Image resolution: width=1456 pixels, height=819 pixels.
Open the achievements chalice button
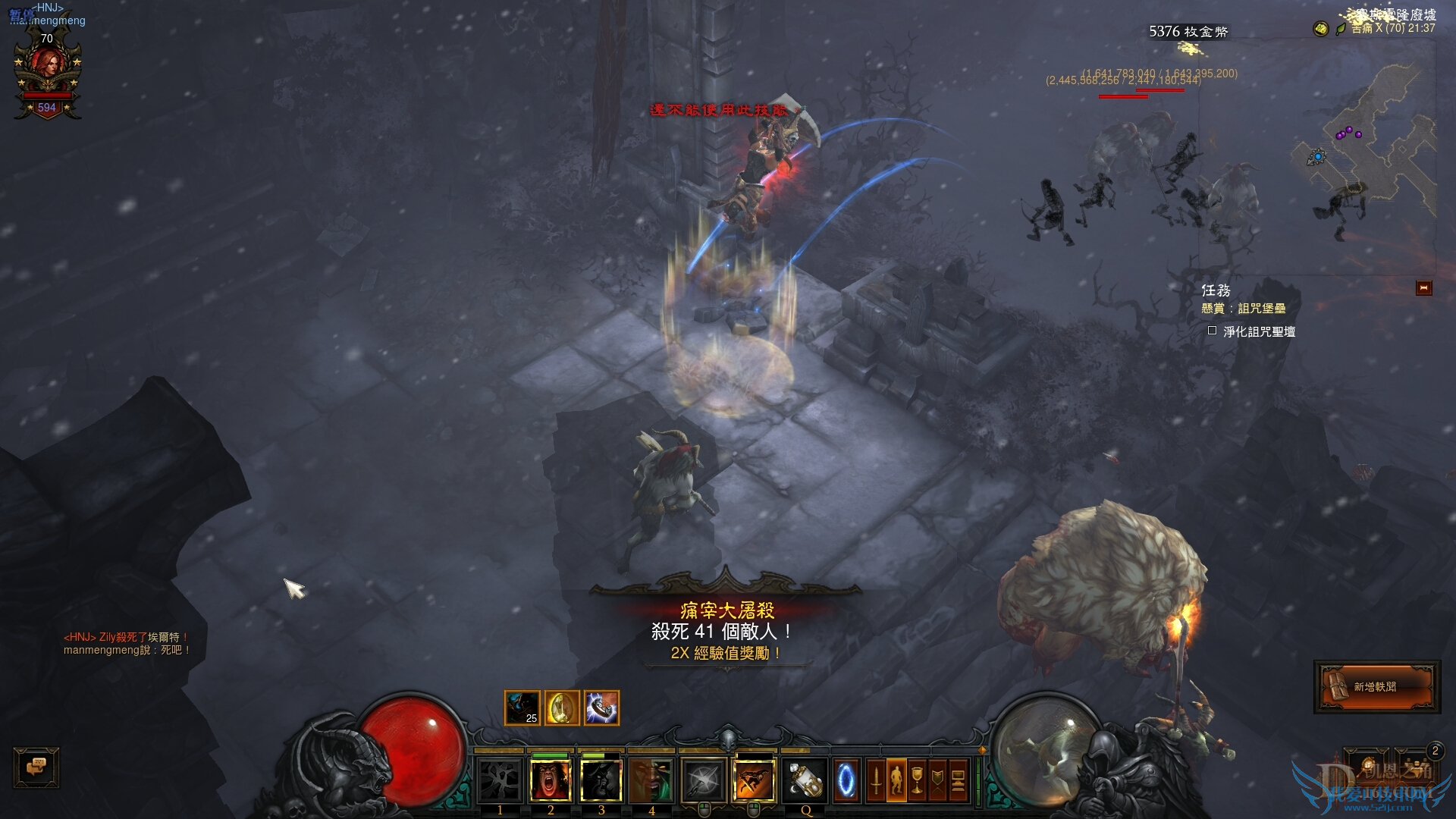[x=917, y=780]
